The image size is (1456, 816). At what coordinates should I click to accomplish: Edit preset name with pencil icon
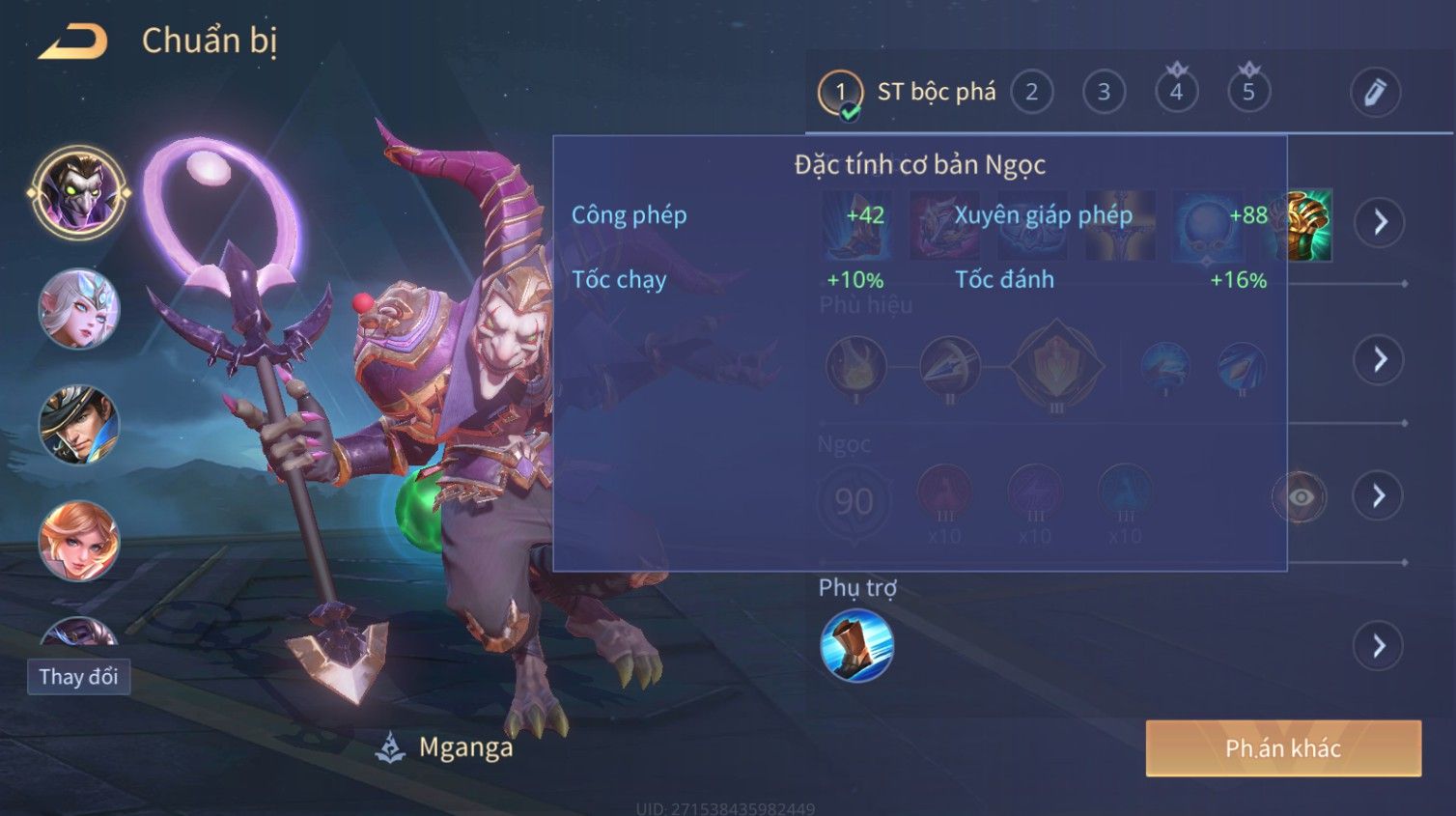(1375, 93)
